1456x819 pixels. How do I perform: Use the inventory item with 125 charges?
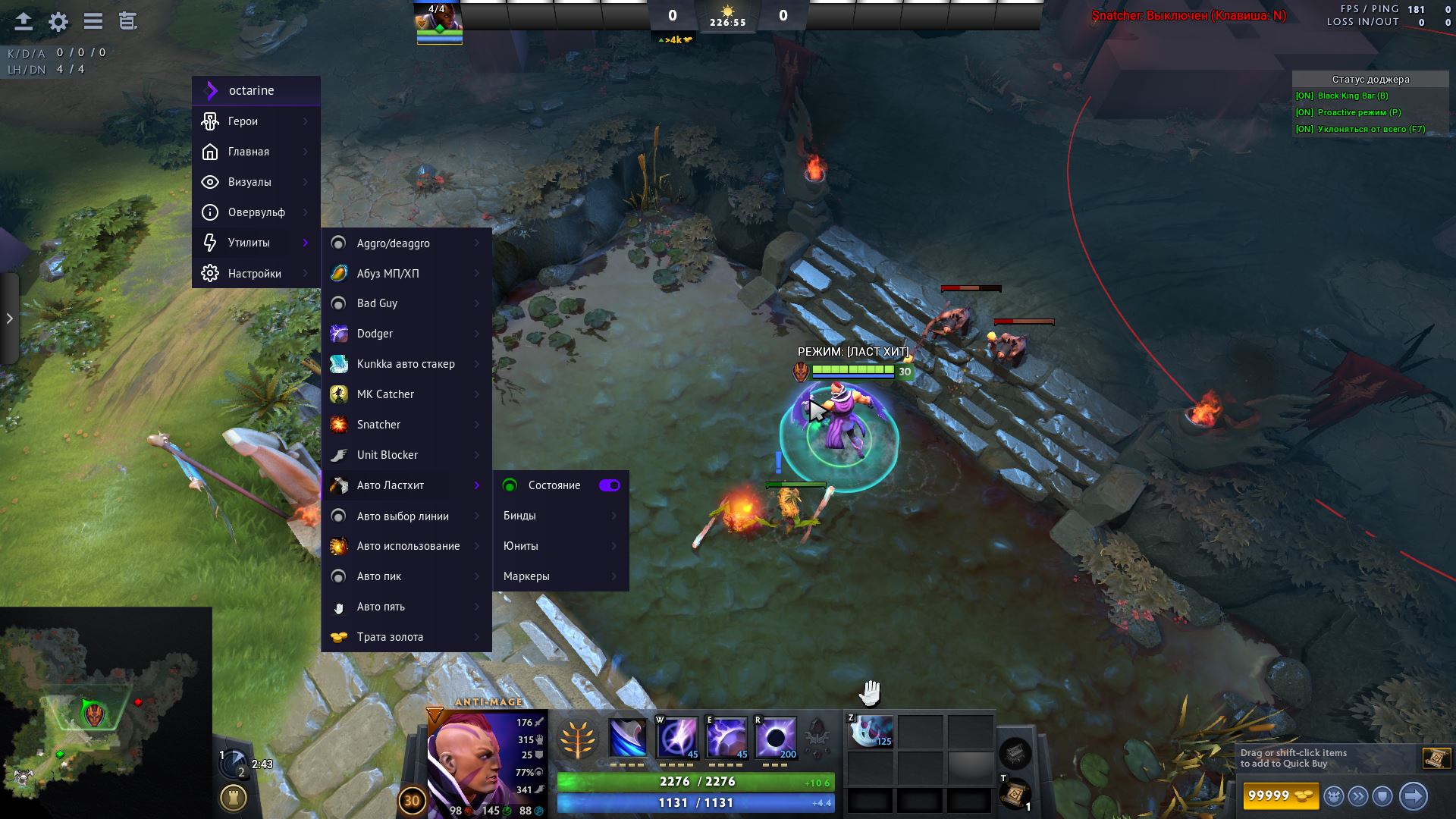870,732
